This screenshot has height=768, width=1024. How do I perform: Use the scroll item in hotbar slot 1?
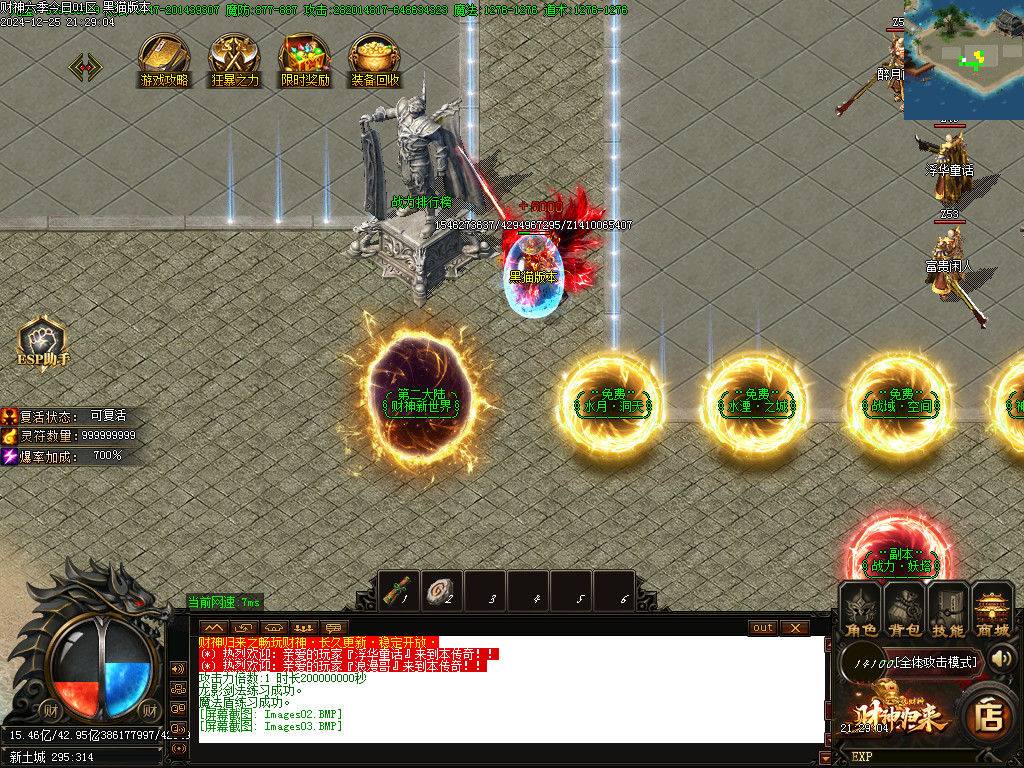402,591
